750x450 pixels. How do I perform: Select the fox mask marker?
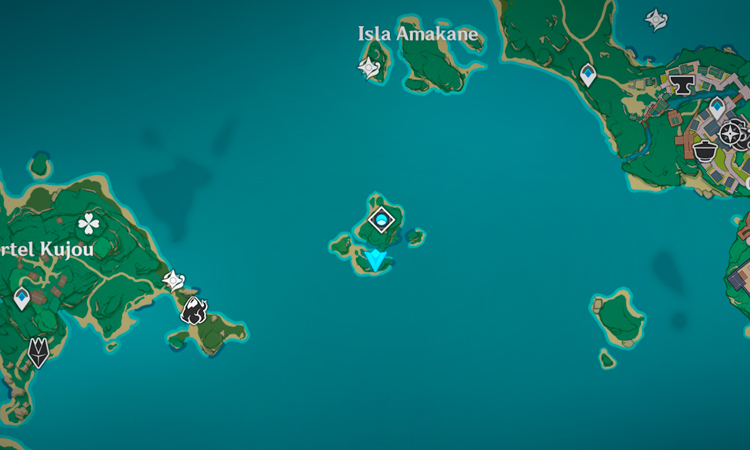(x=38, y=351)
